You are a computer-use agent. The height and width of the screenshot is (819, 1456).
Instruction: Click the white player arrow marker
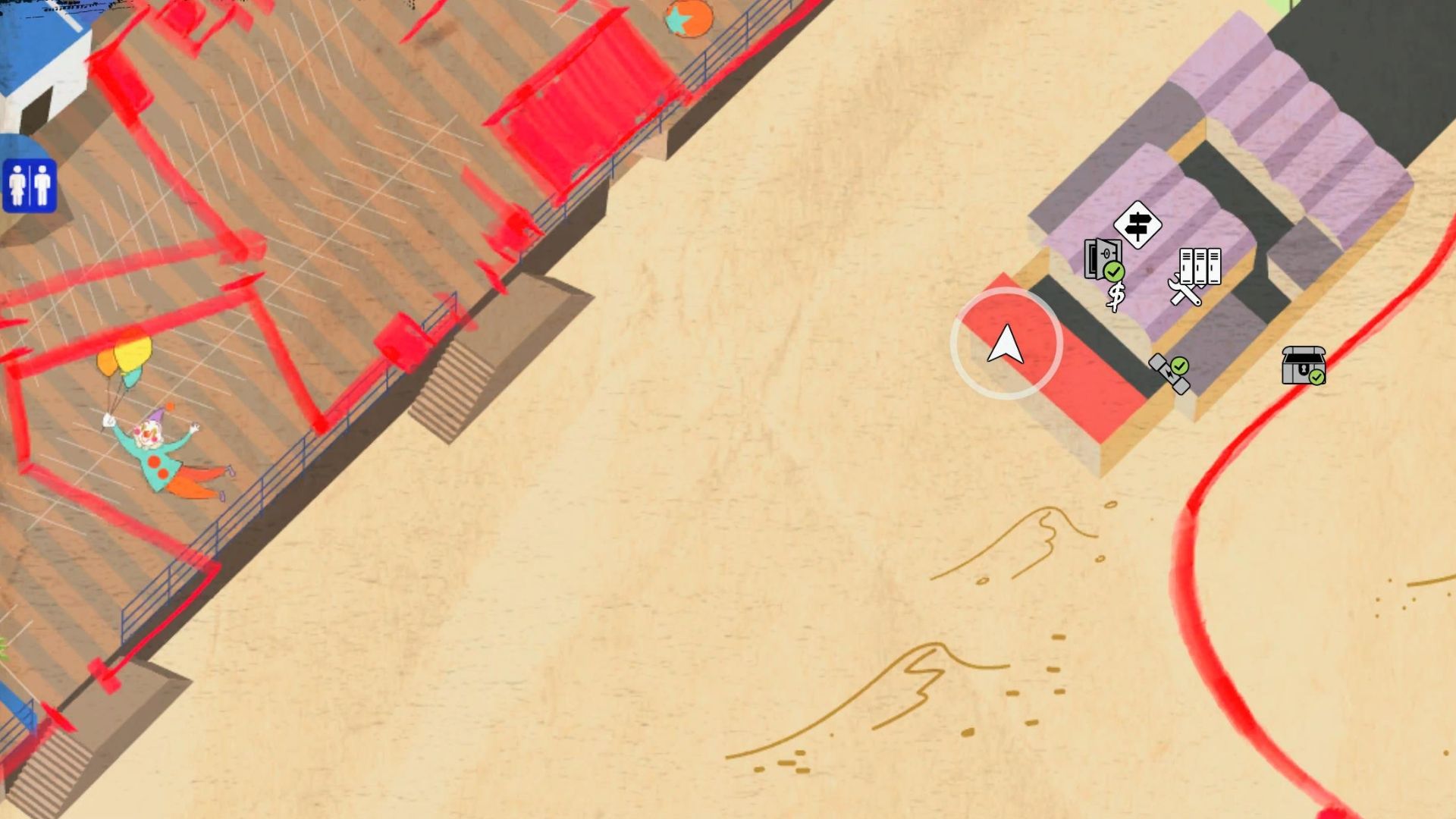[1006, 344]
